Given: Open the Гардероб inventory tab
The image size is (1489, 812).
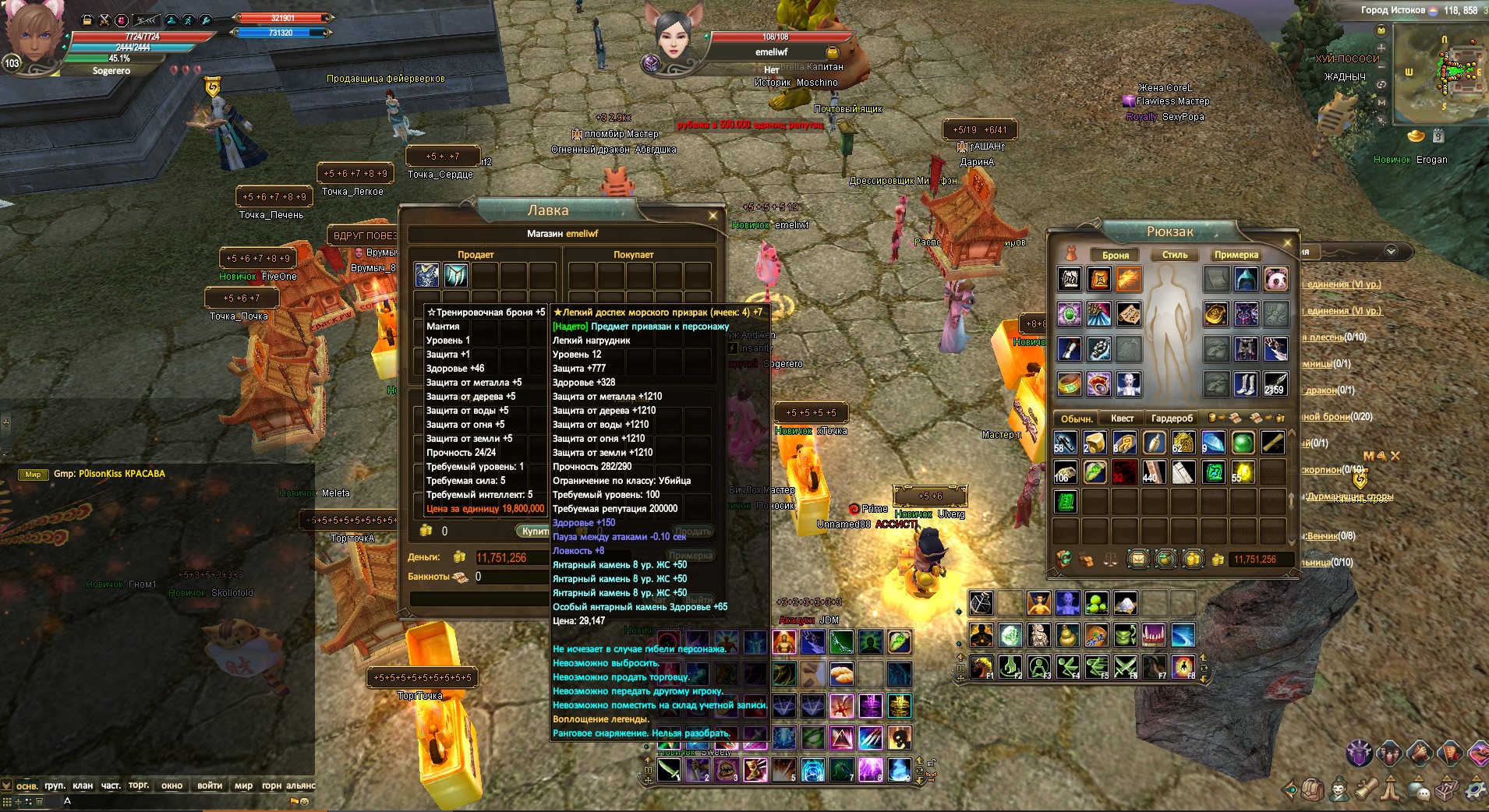Looking at the screenshot, I should point(1172,418).
